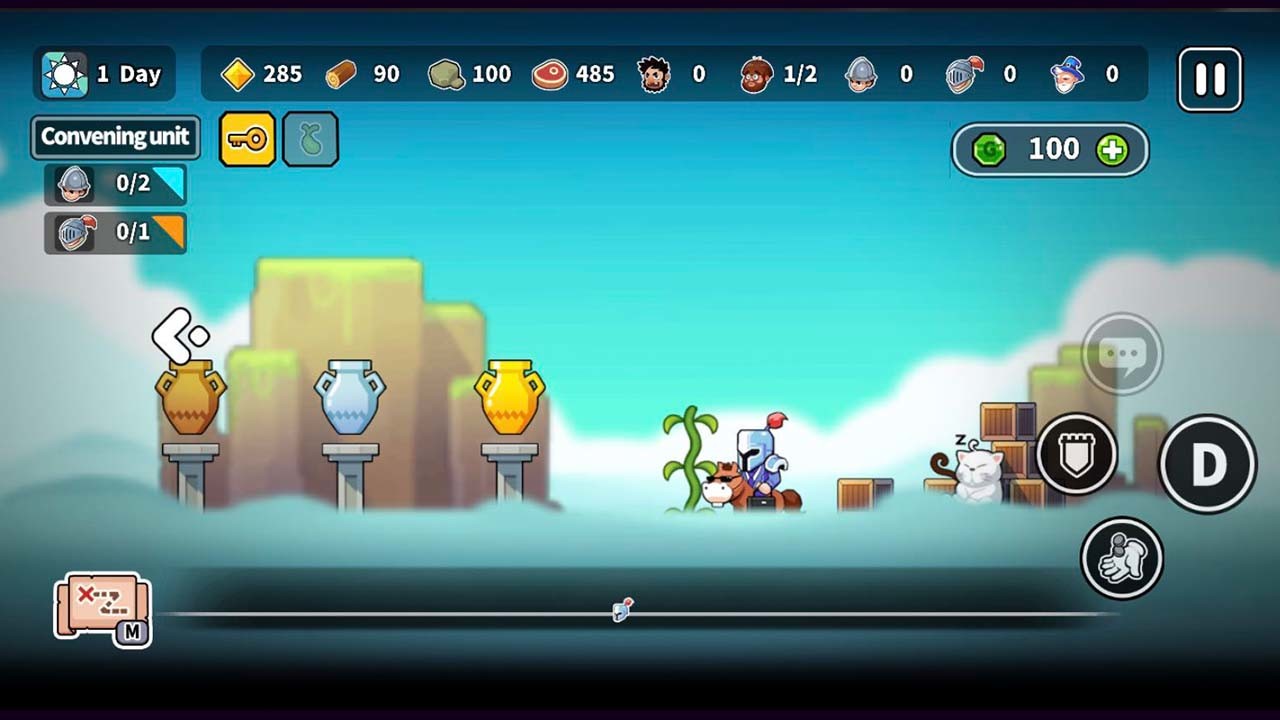Click the gold key item icon
1280x720 pixels.
[247, 139]
